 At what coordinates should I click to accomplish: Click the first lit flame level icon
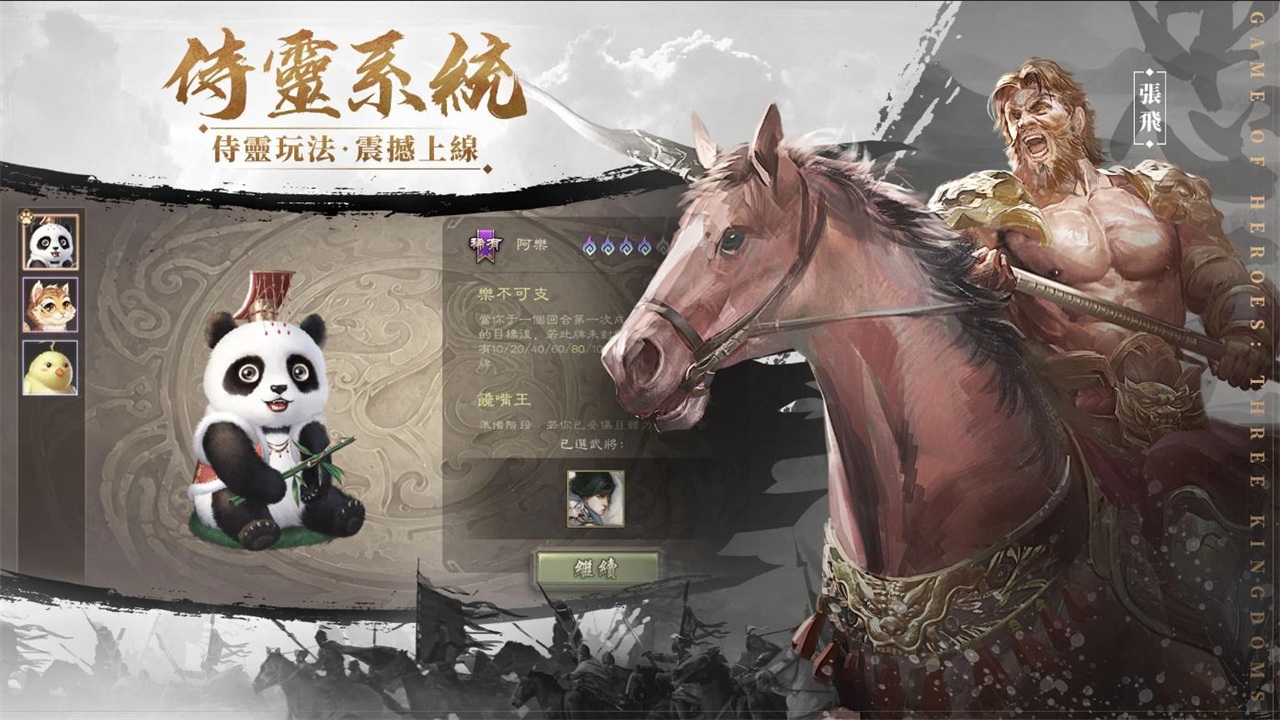[589, 245]
